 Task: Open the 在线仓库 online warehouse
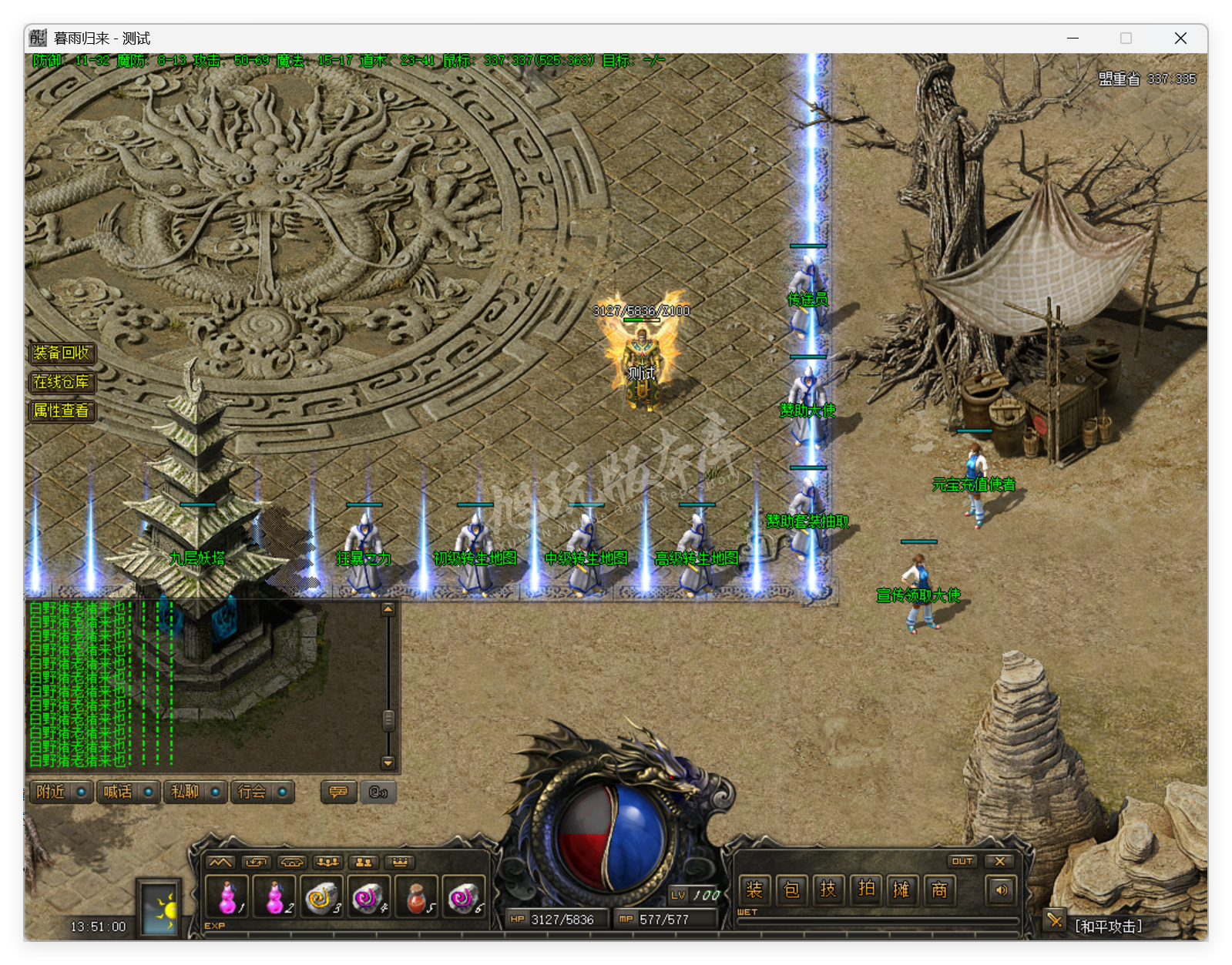[x=62, y=382]
